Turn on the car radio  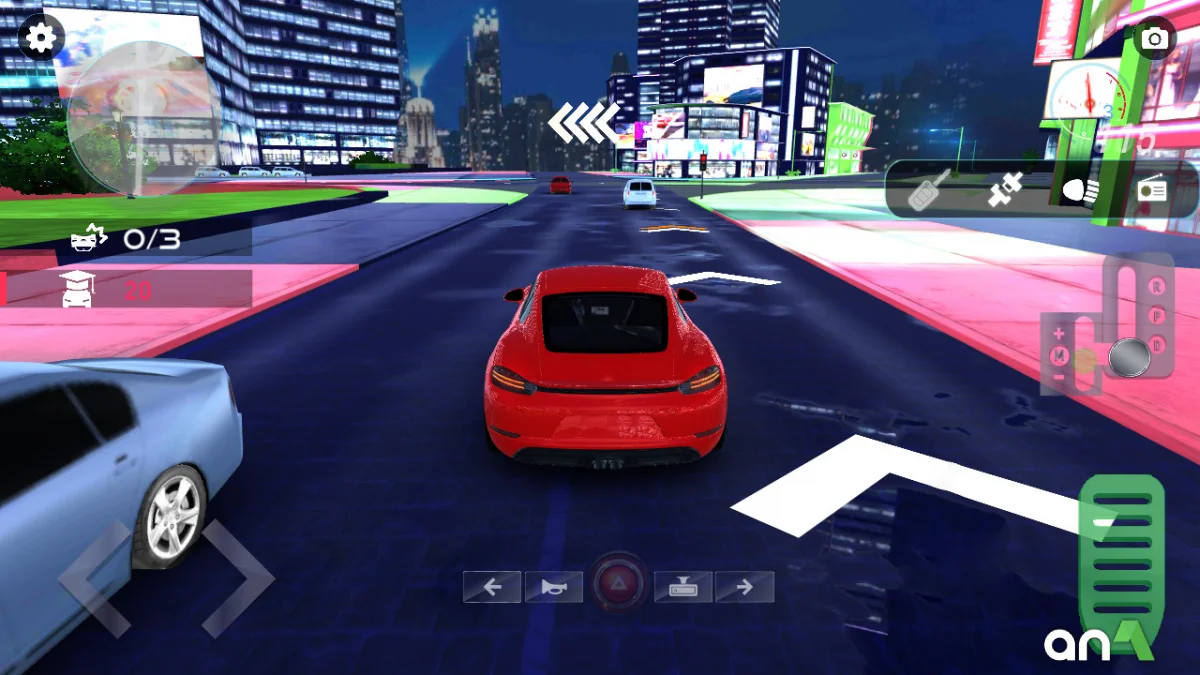(1153, 189)
